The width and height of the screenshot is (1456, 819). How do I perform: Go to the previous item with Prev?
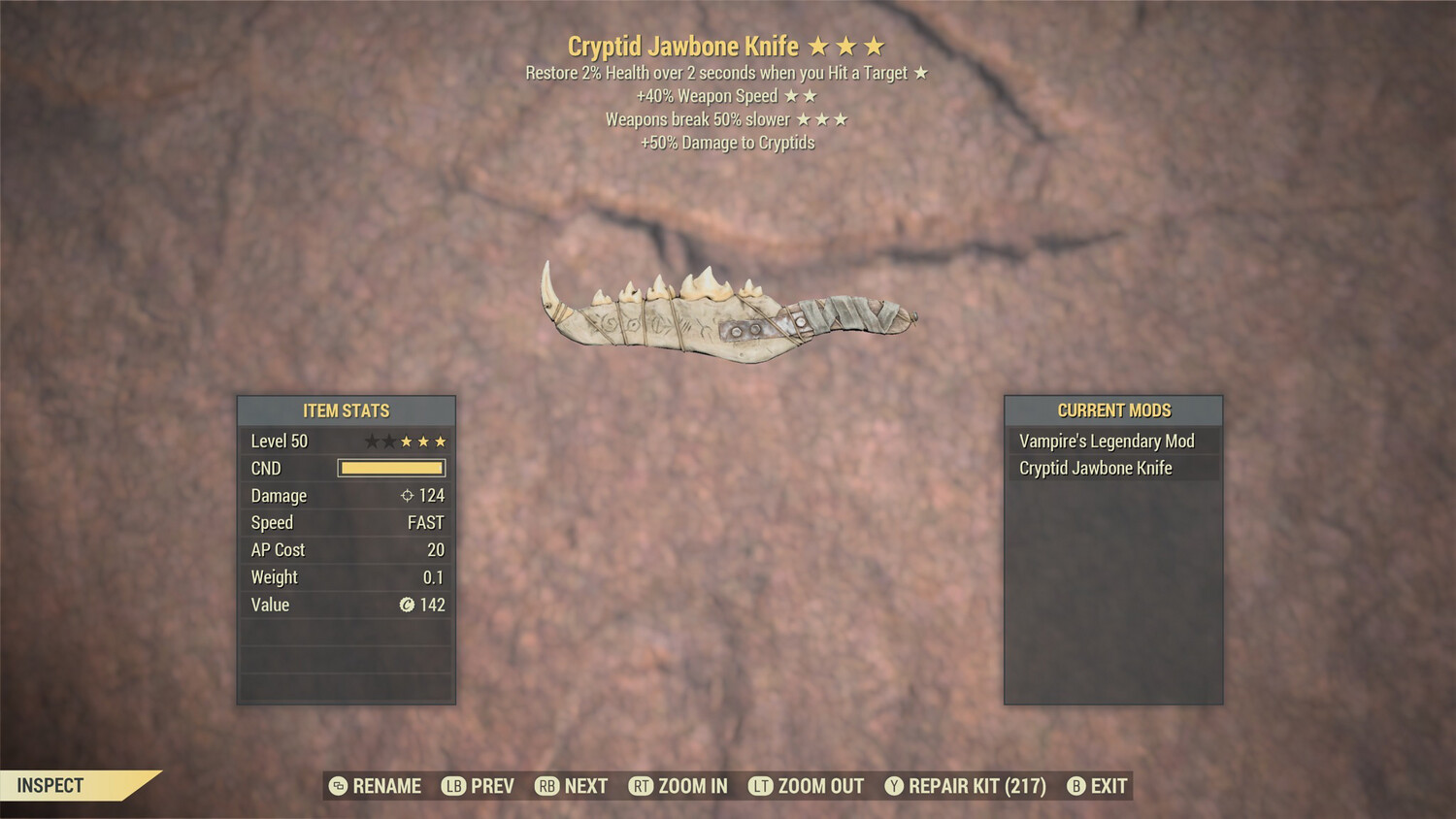(479, 786)
